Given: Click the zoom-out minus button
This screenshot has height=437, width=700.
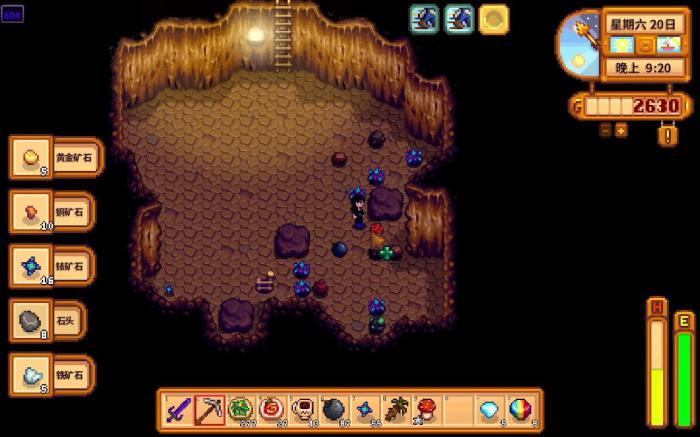Looking at the screenshot, I should (605, 130).
